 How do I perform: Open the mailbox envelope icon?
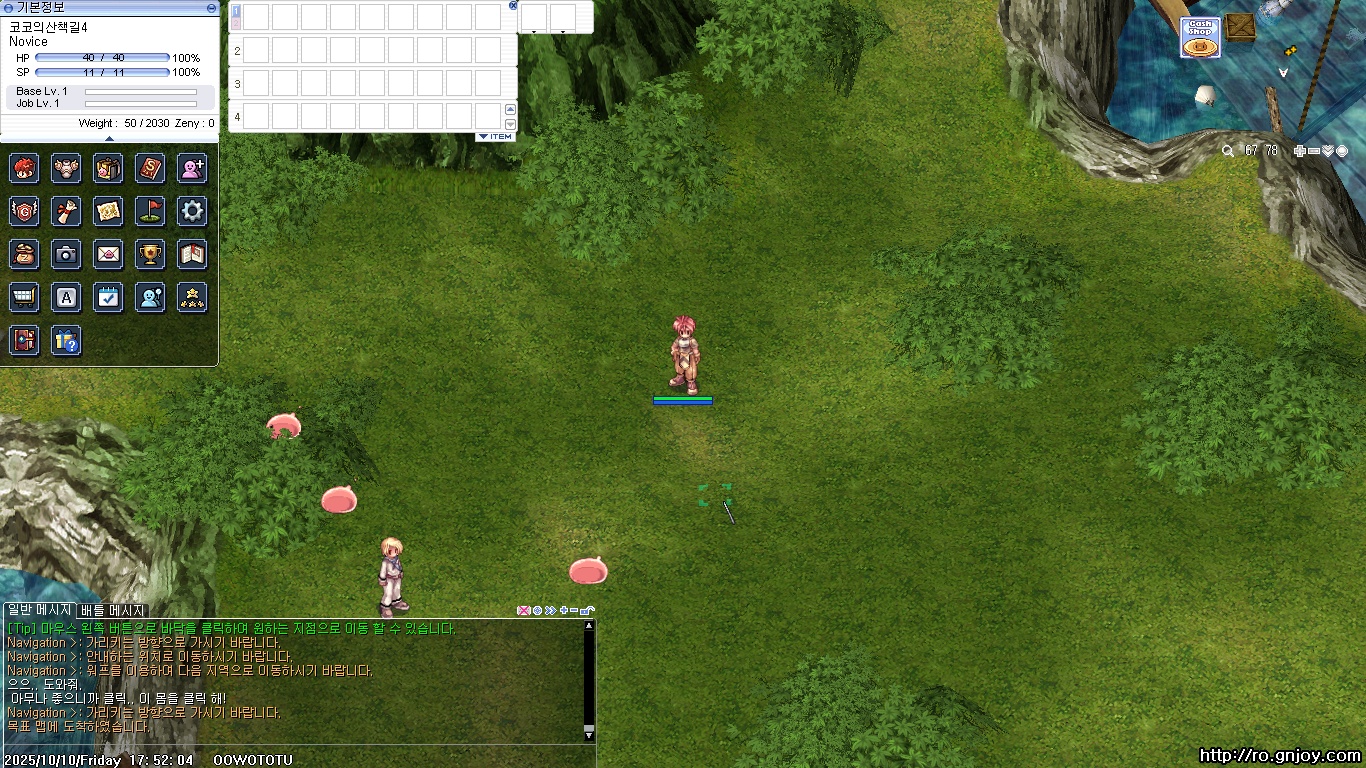pos(108,254)
